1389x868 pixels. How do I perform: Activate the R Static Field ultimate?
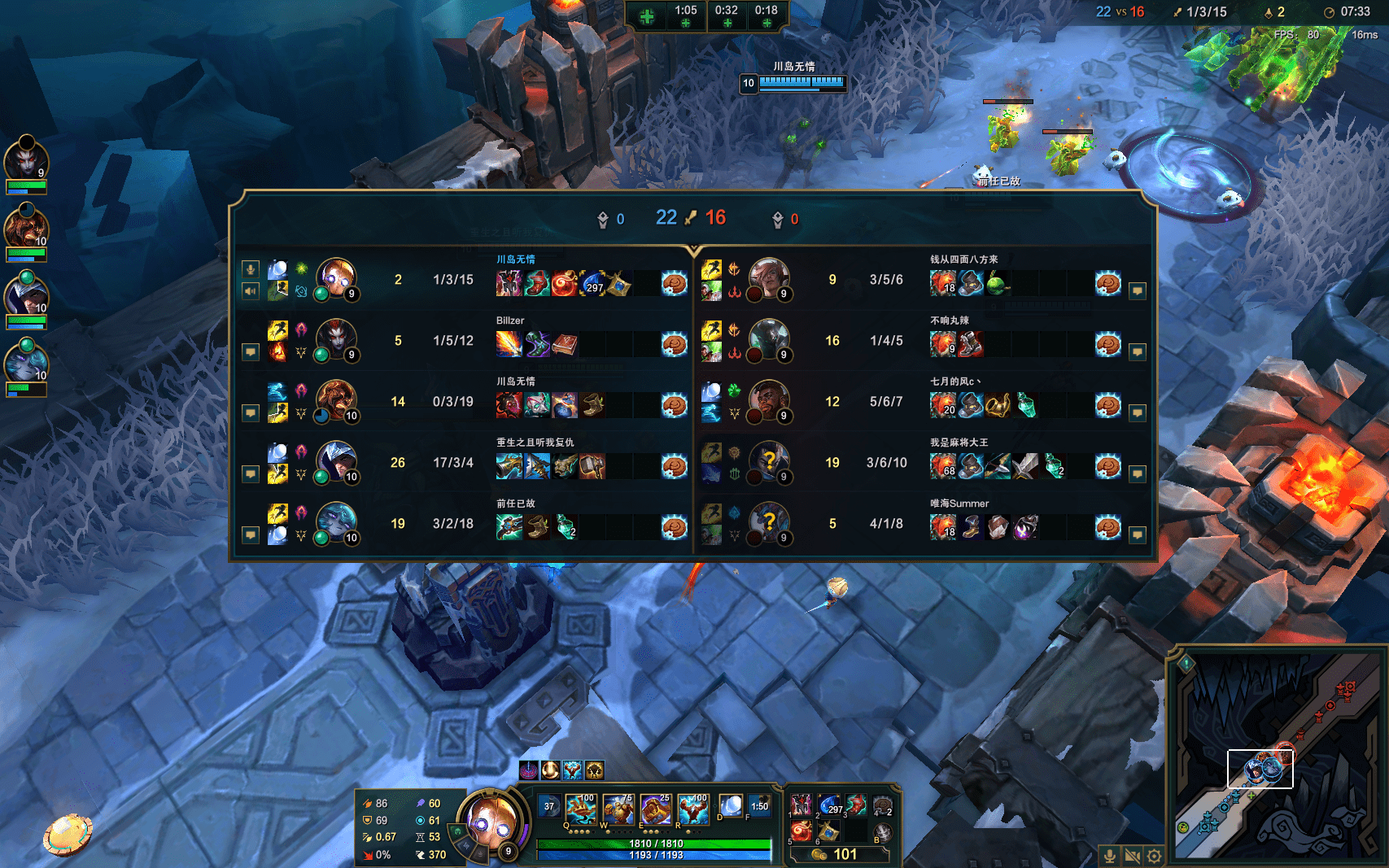coord(692,810)
